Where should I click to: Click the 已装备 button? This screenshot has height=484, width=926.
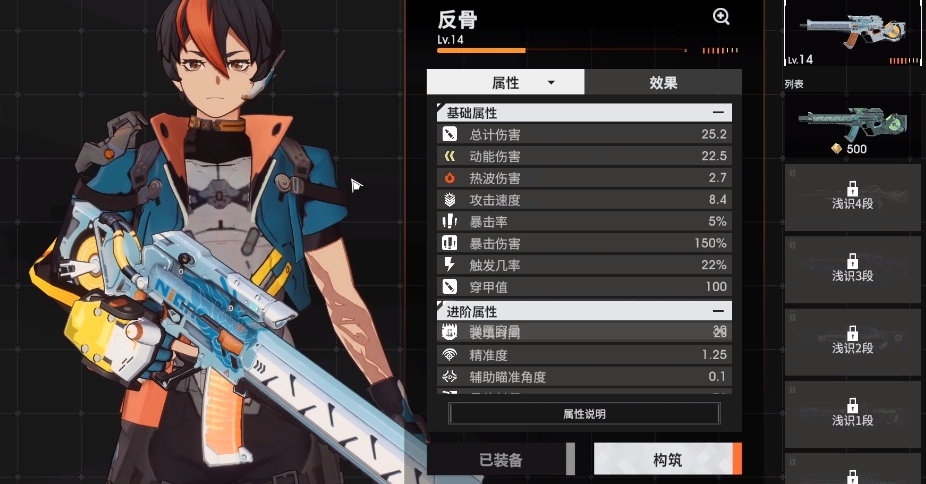501,460
